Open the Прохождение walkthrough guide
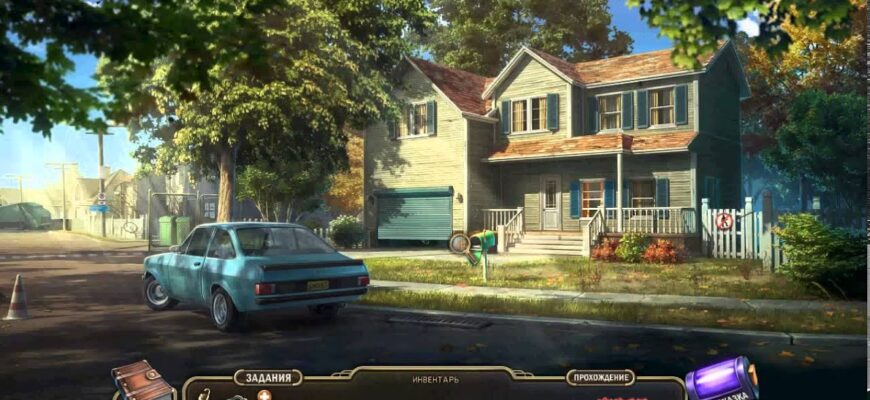Viewport: 870px width, 400px height. pos(600,378)
